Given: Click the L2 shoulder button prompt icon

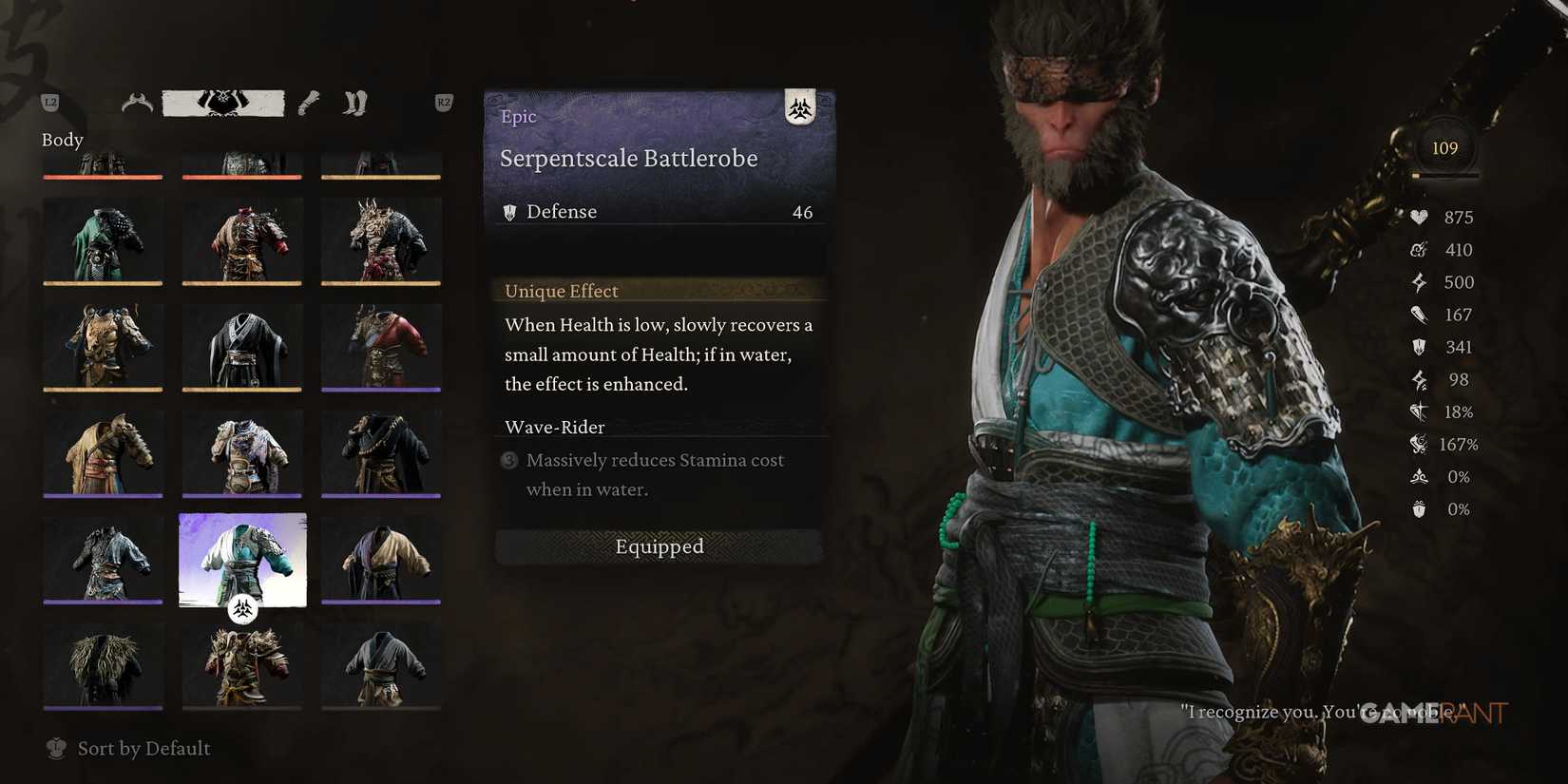Looking at the screenshot, I should 49,102.
